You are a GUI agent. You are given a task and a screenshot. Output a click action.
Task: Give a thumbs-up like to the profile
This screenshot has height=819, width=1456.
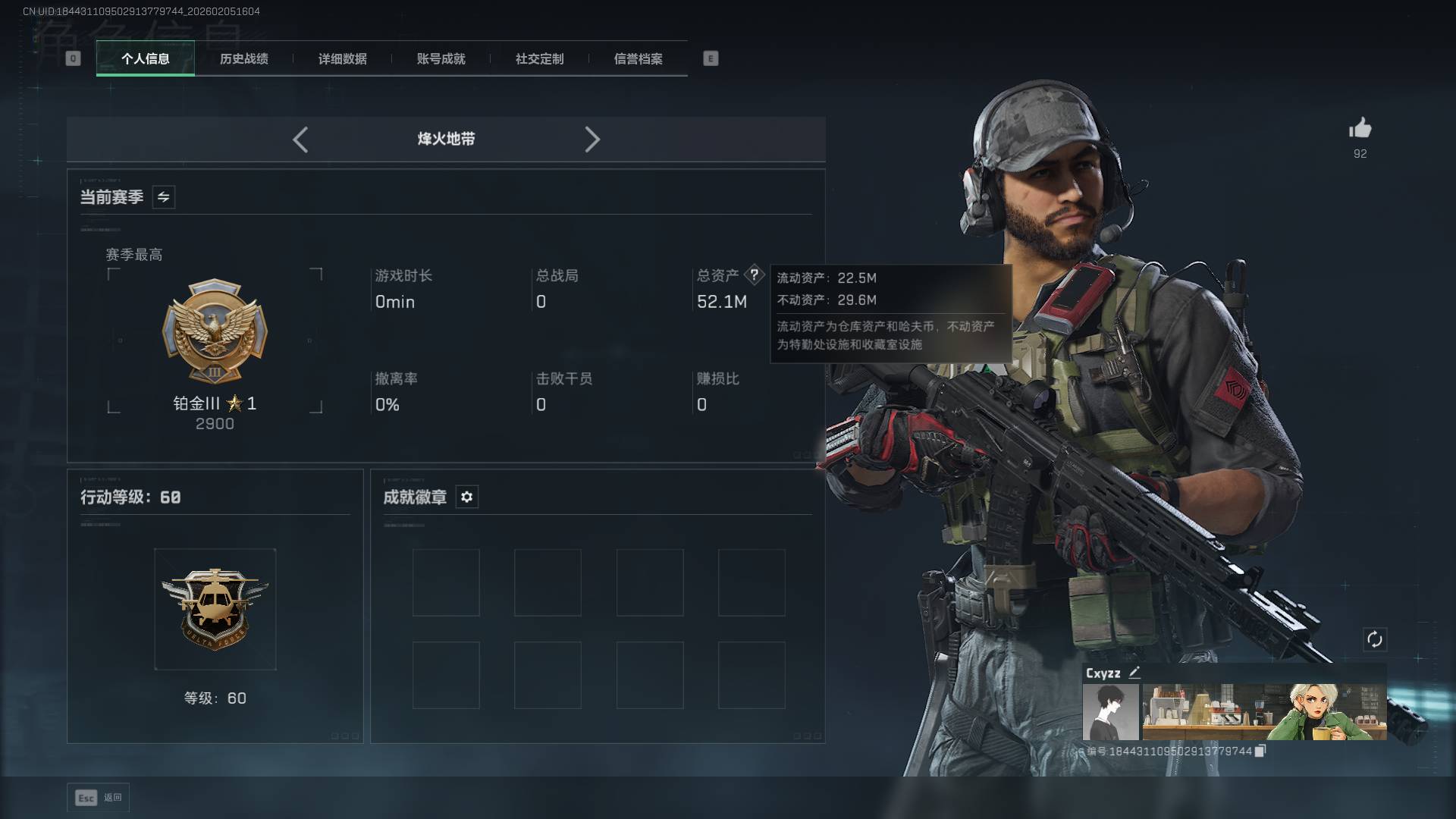coord(1360,128)
